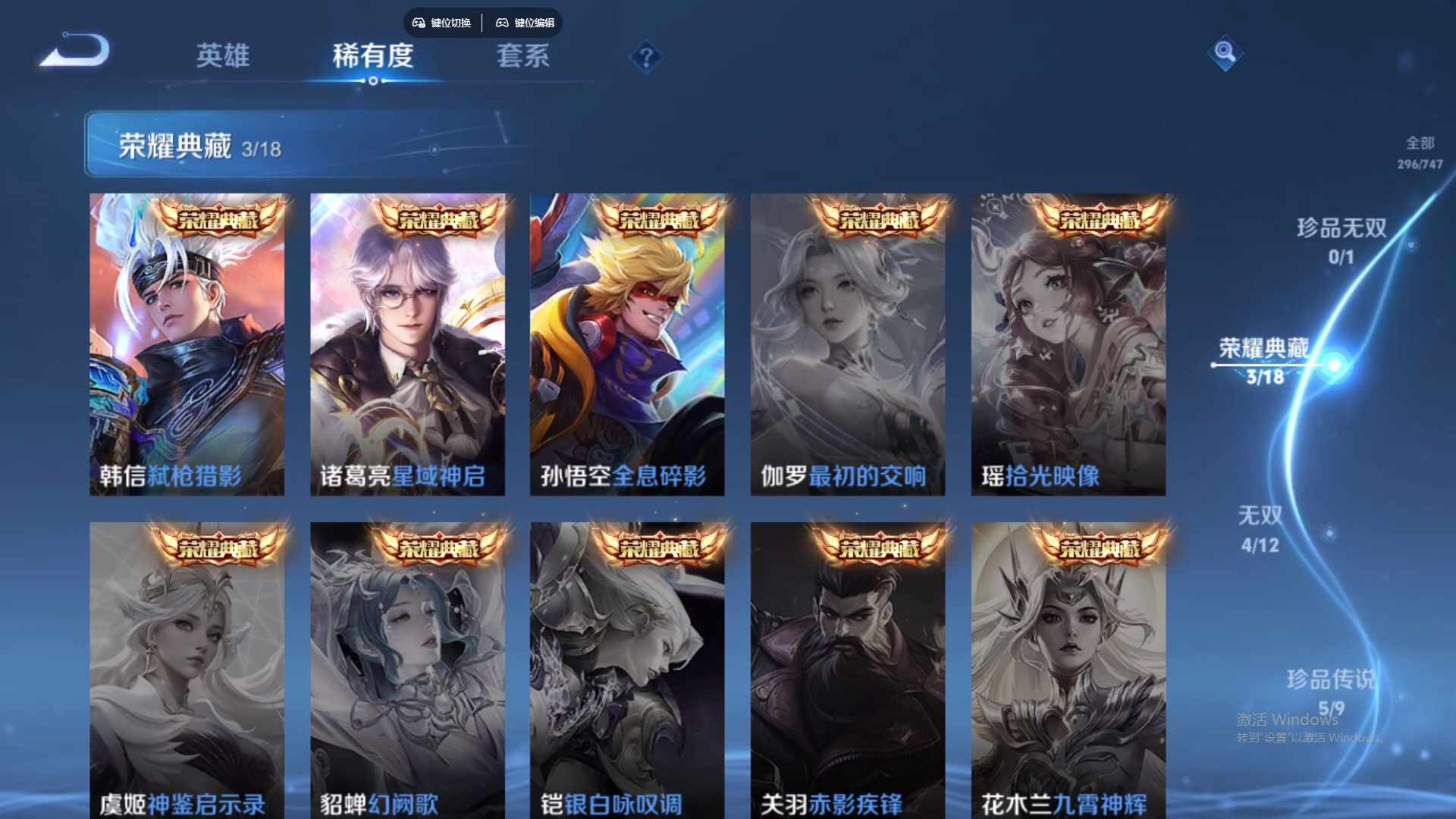1456x819 pixels.
Task: Open the 诸葛亮星域神启 skin thumbnail
Action: [x=408, y=341]
